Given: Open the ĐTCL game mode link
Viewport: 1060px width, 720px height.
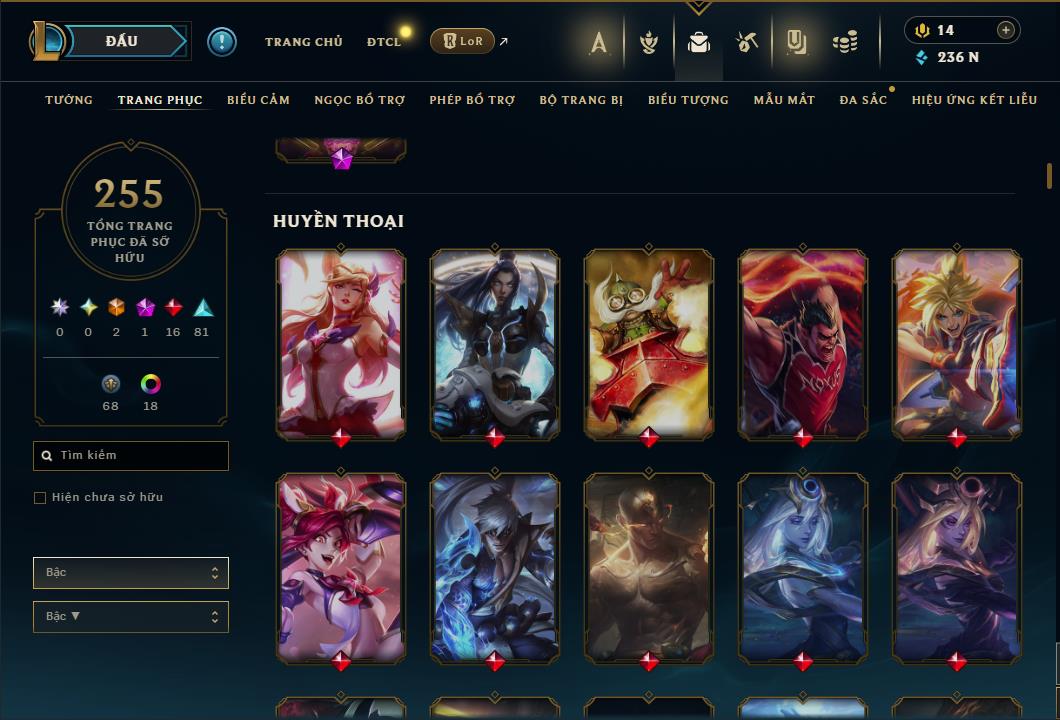Looking at the screenshot, I should (x=383, y=42).
